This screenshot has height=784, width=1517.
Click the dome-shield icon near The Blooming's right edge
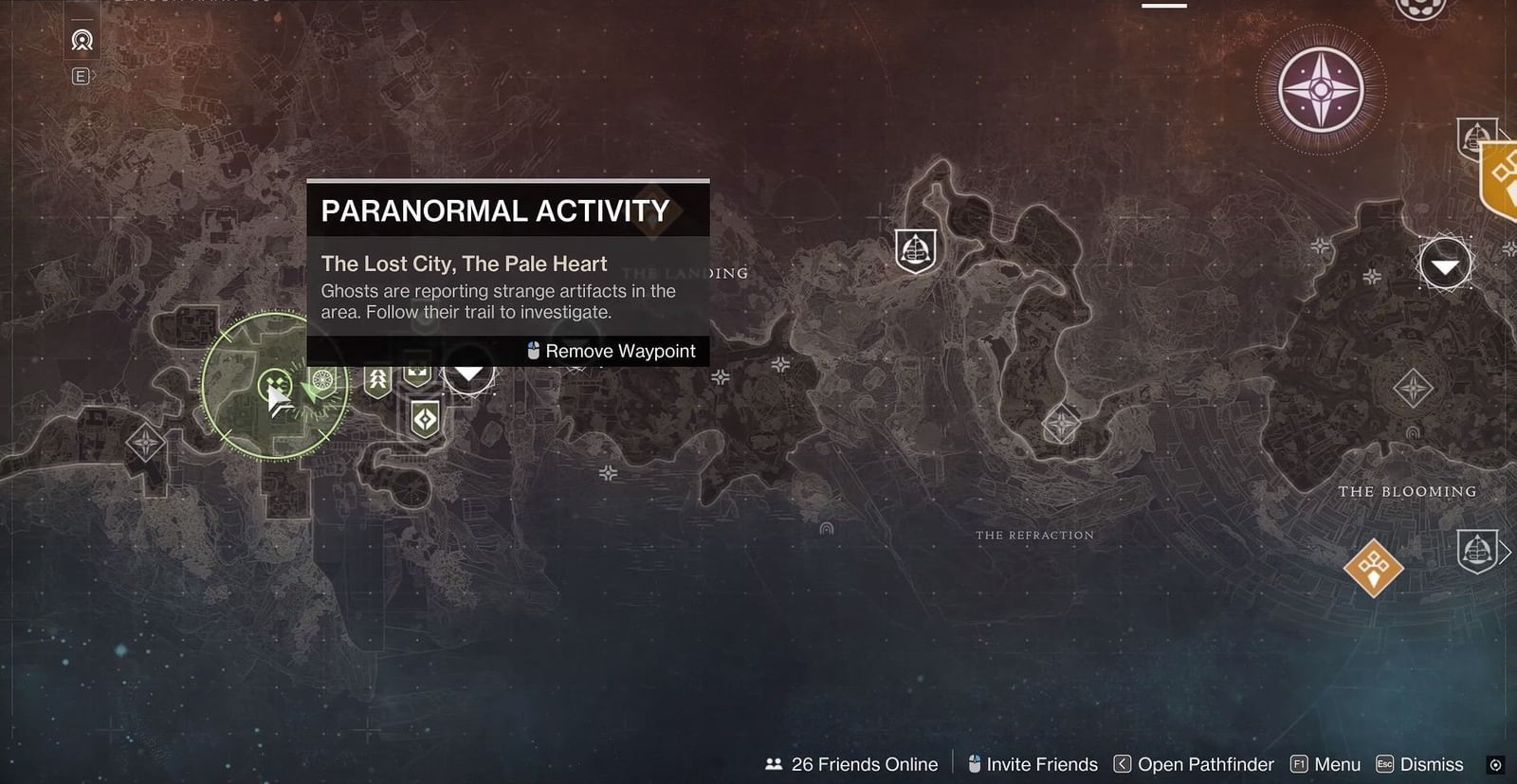(x=1475, y=550)
